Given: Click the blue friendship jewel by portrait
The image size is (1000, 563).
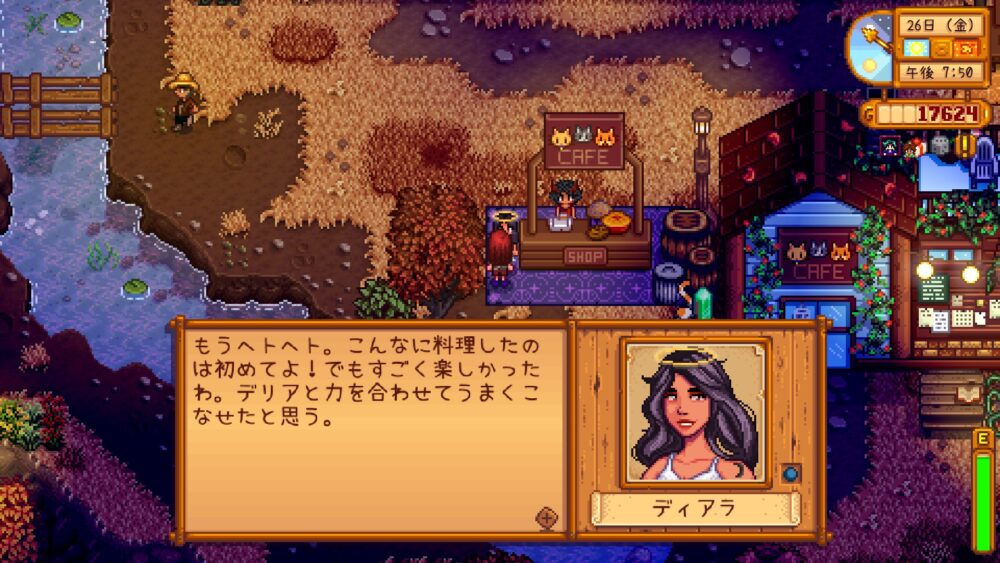Looking at the screenshot, I should coord(789,474).
